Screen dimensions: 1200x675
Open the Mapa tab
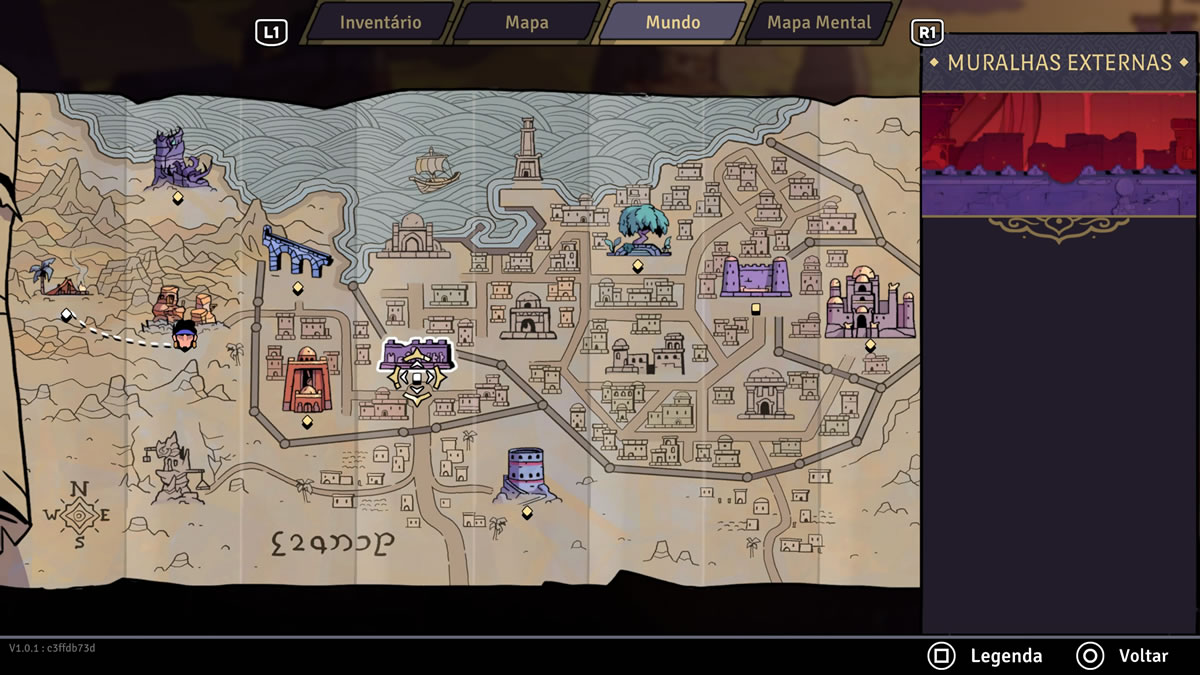pos(526,22)
